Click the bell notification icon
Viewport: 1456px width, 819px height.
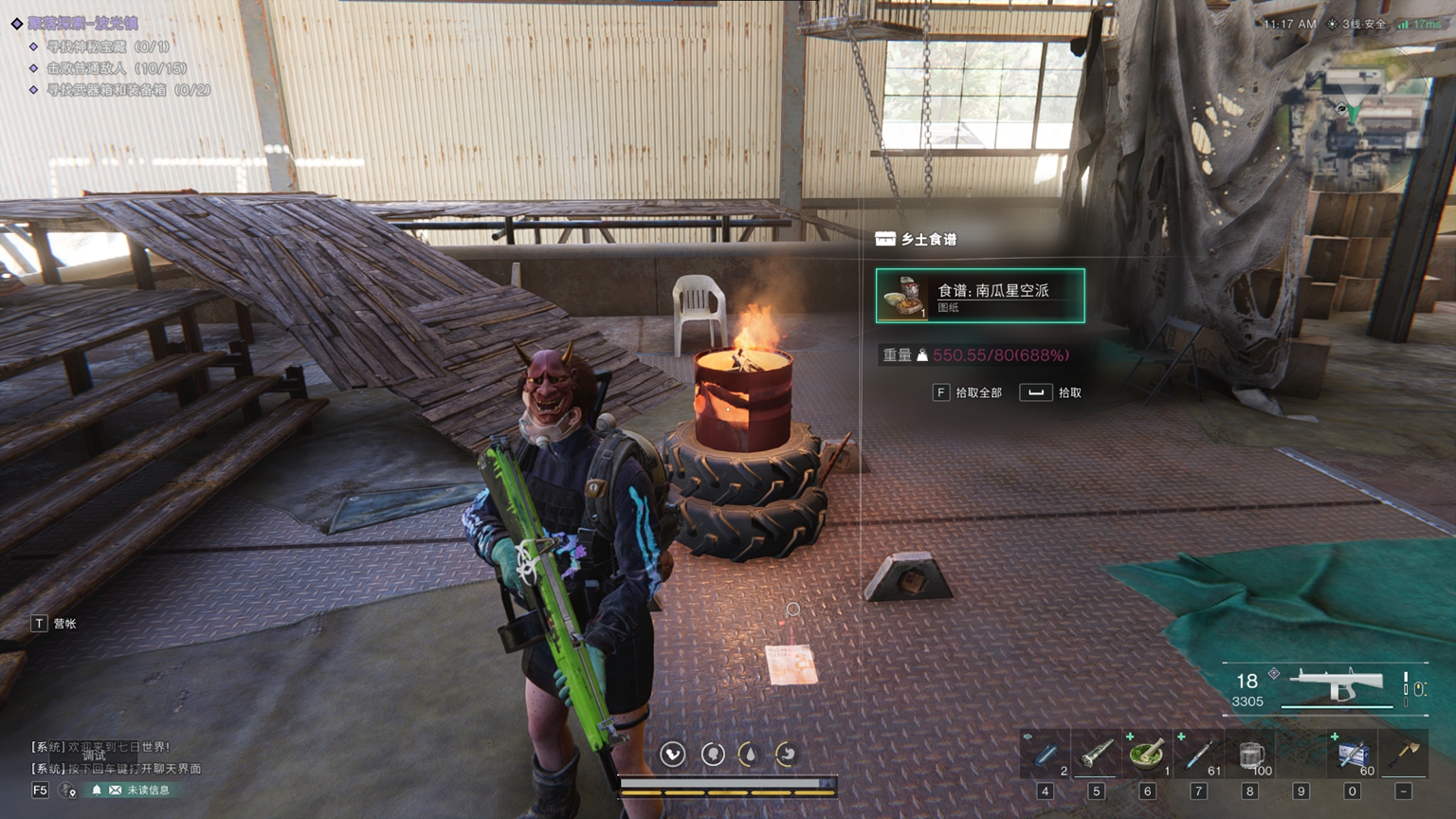click(x=96, y=790)
